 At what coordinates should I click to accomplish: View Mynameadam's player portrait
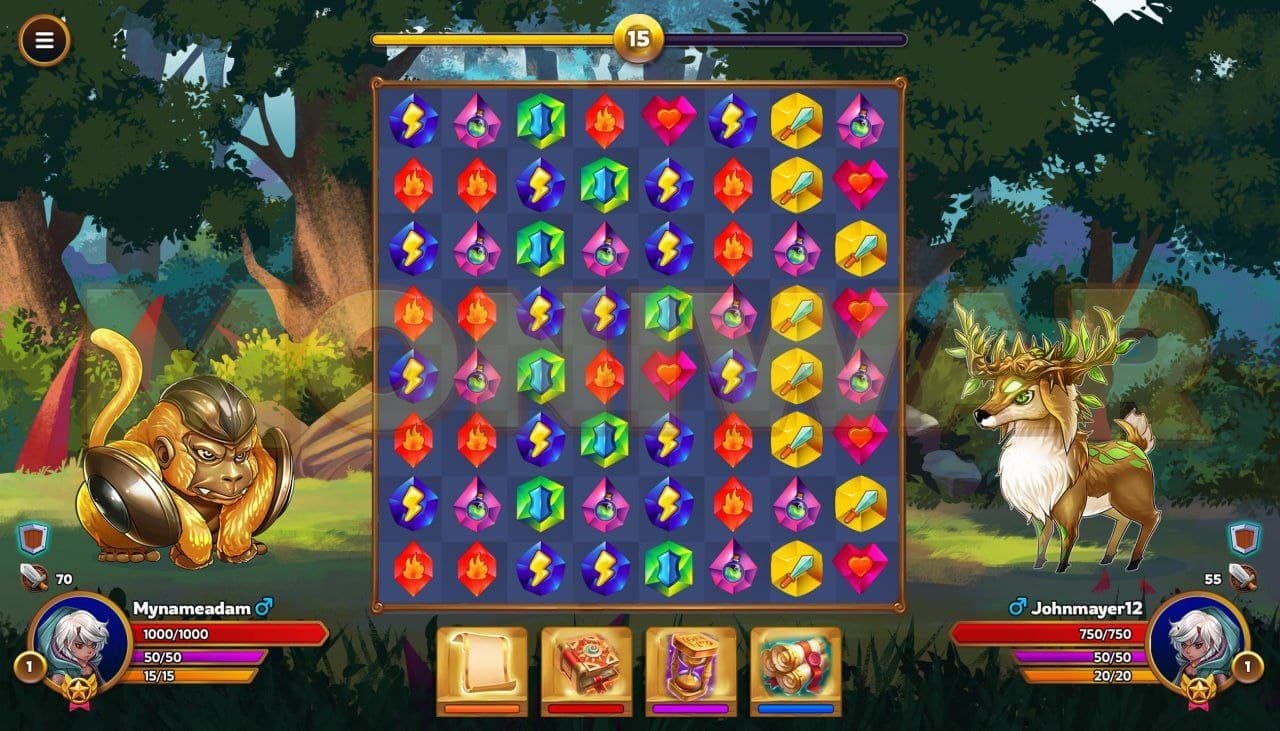click(80, 642)
